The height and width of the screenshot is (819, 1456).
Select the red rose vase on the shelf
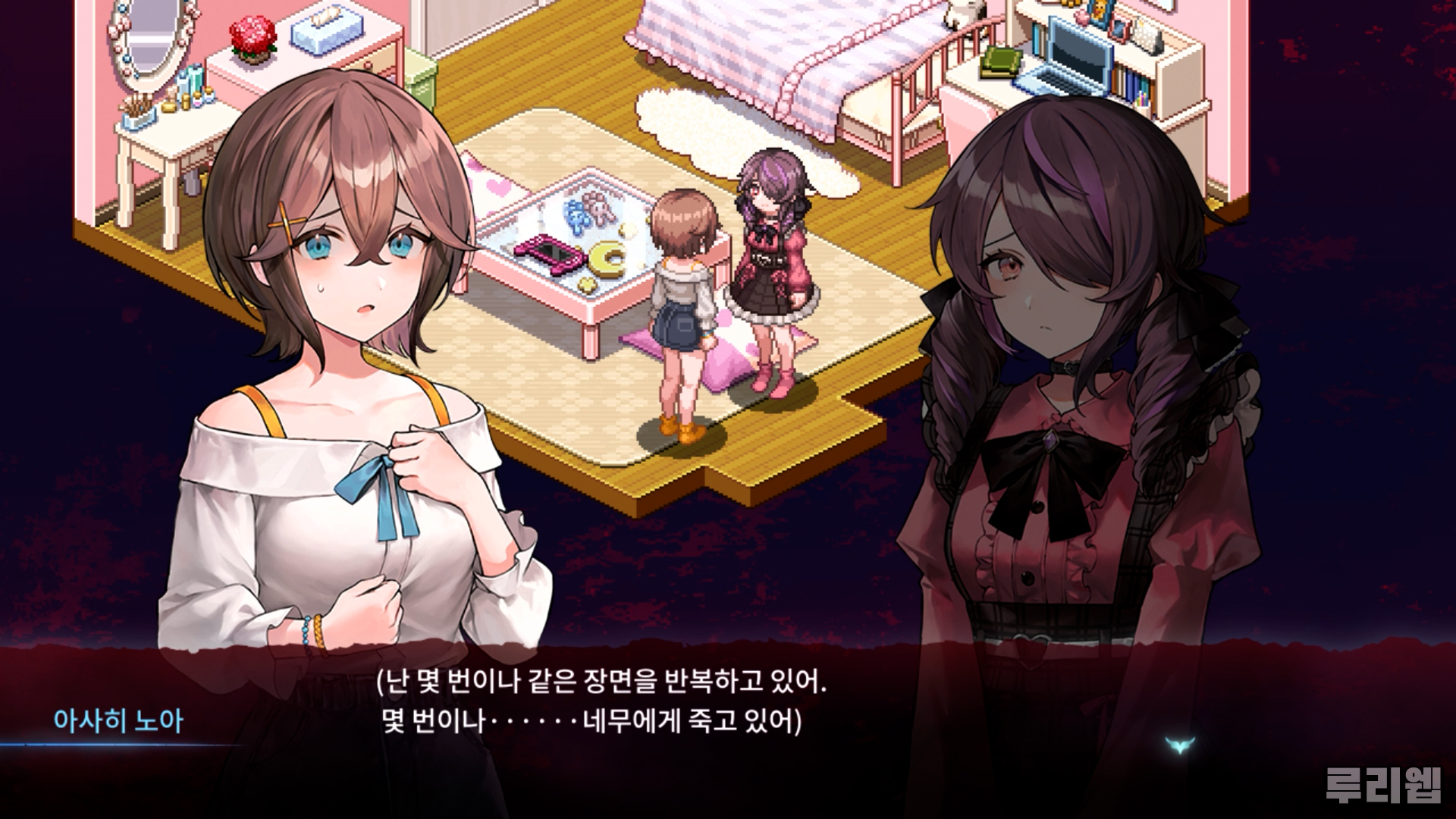pos(253,39)
